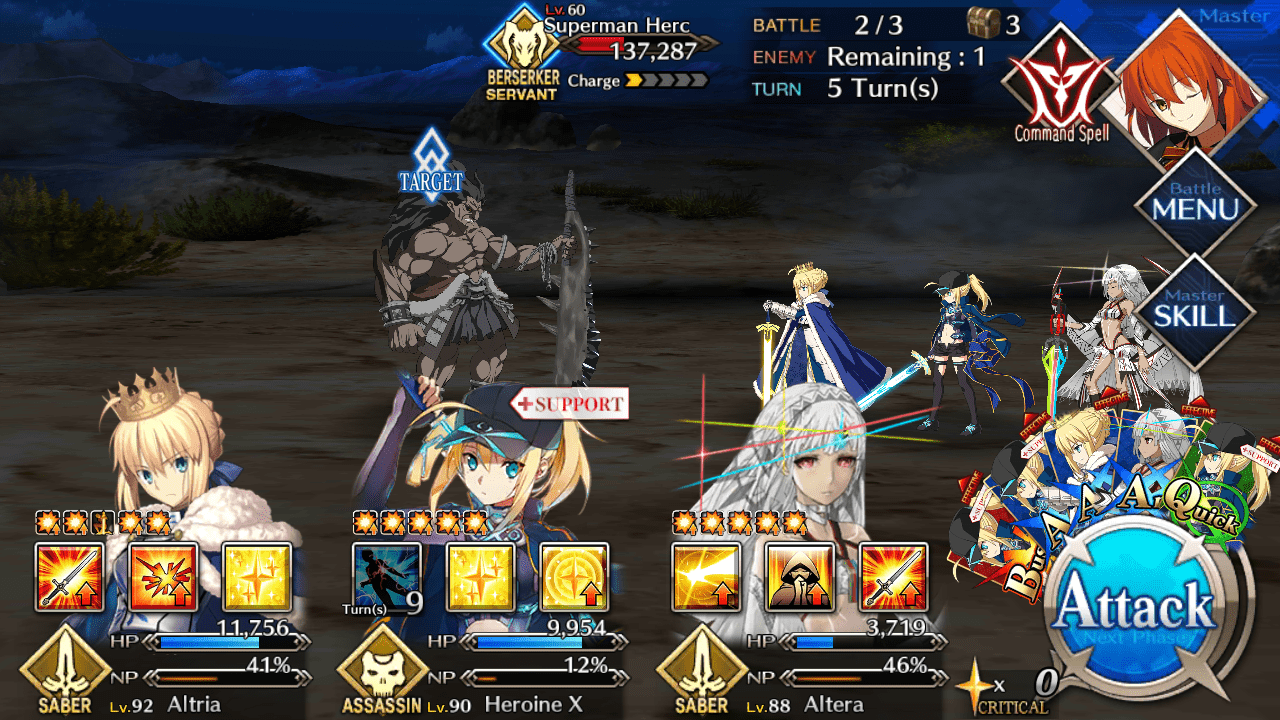Activate Heroine X's golden target-ring skill
The height and width of the screenshot is (720, 1280).
tap(574, 577)
